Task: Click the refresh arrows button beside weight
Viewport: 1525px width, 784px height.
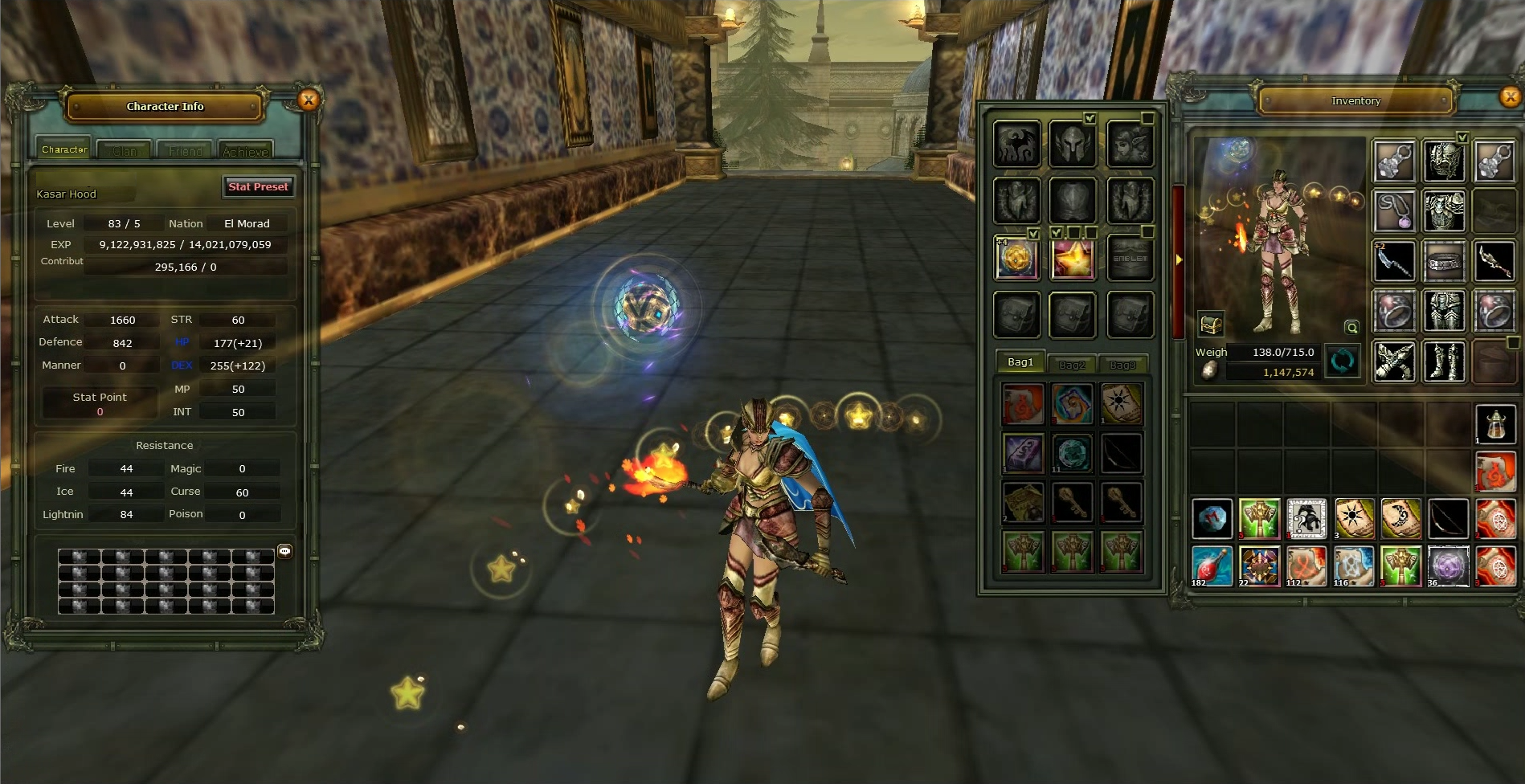Action: click(x=1342, y=361)
